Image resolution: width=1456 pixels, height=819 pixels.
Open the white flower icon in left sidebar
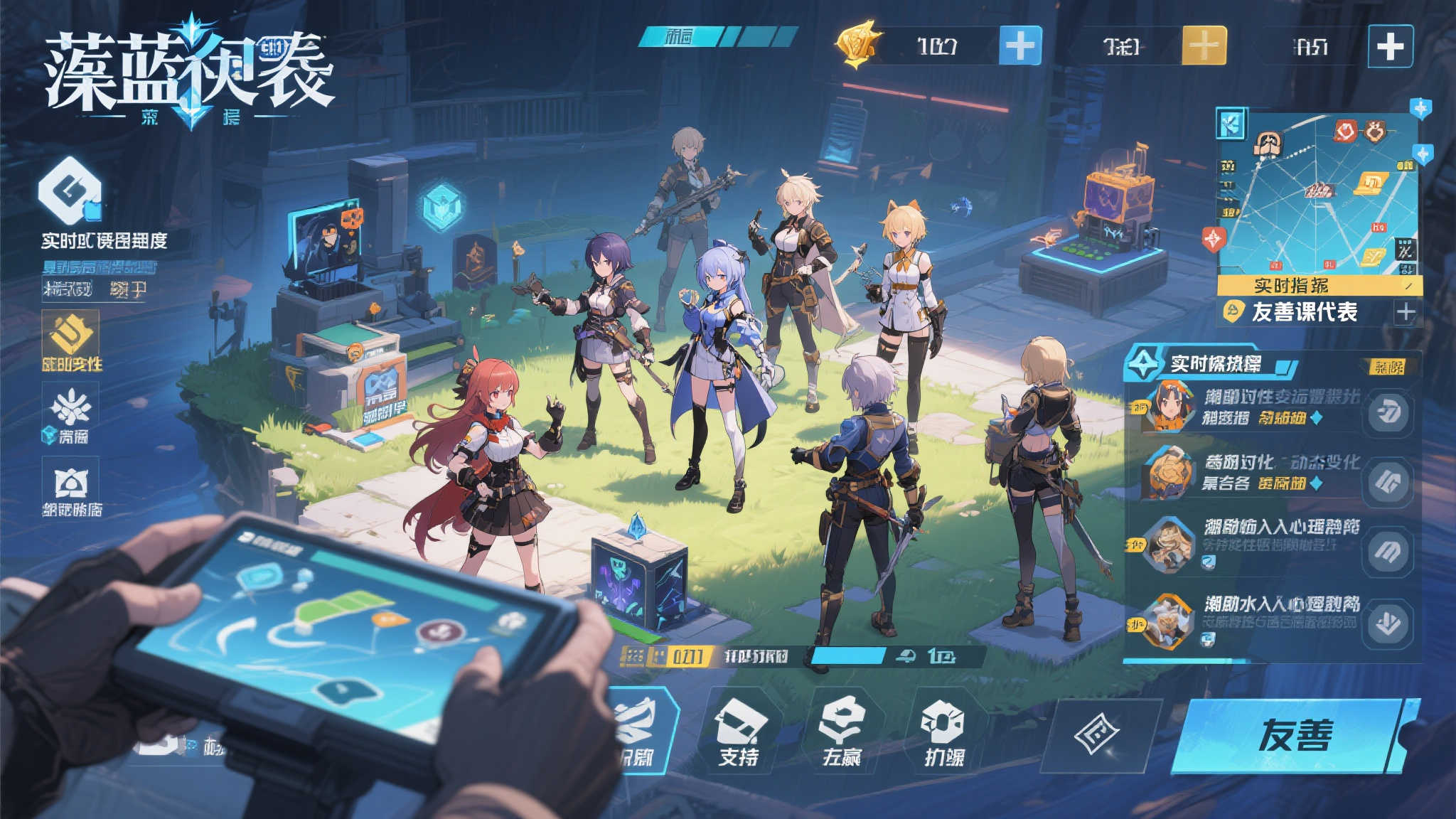pos(70,407)
